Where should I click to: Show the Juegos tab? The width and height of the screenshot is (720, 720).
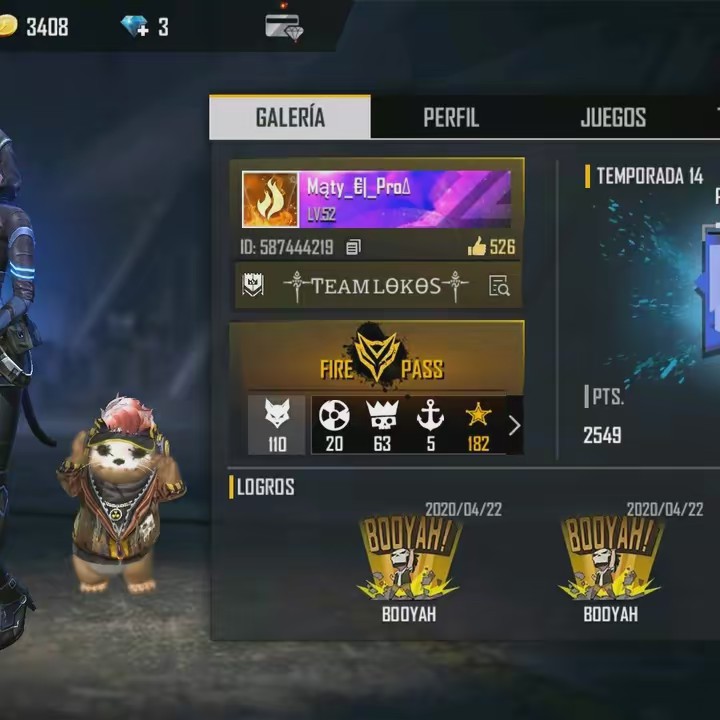coord(613,117)
